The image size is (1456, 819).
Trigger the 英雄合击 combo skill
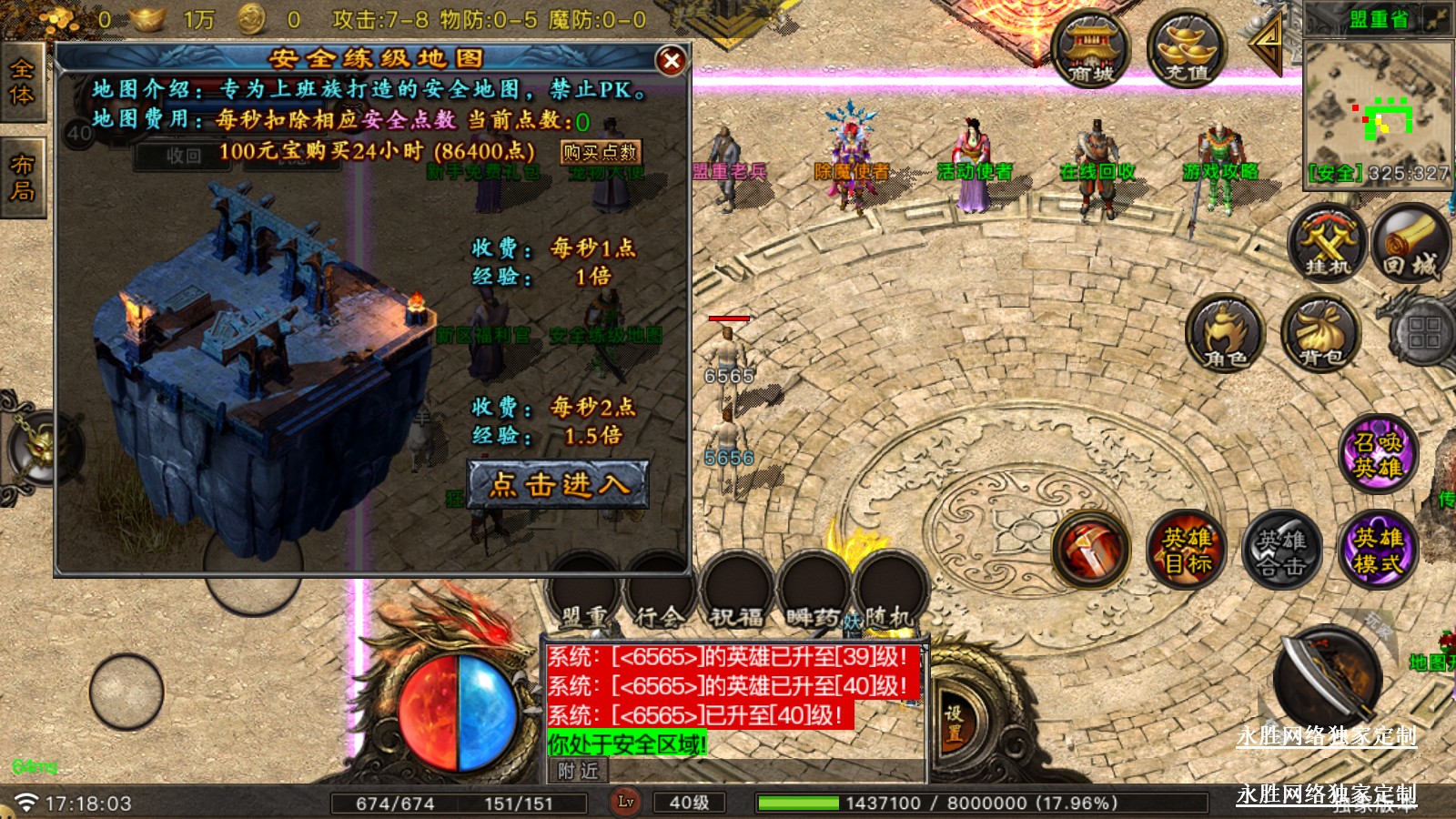(x=1281, y=550)
